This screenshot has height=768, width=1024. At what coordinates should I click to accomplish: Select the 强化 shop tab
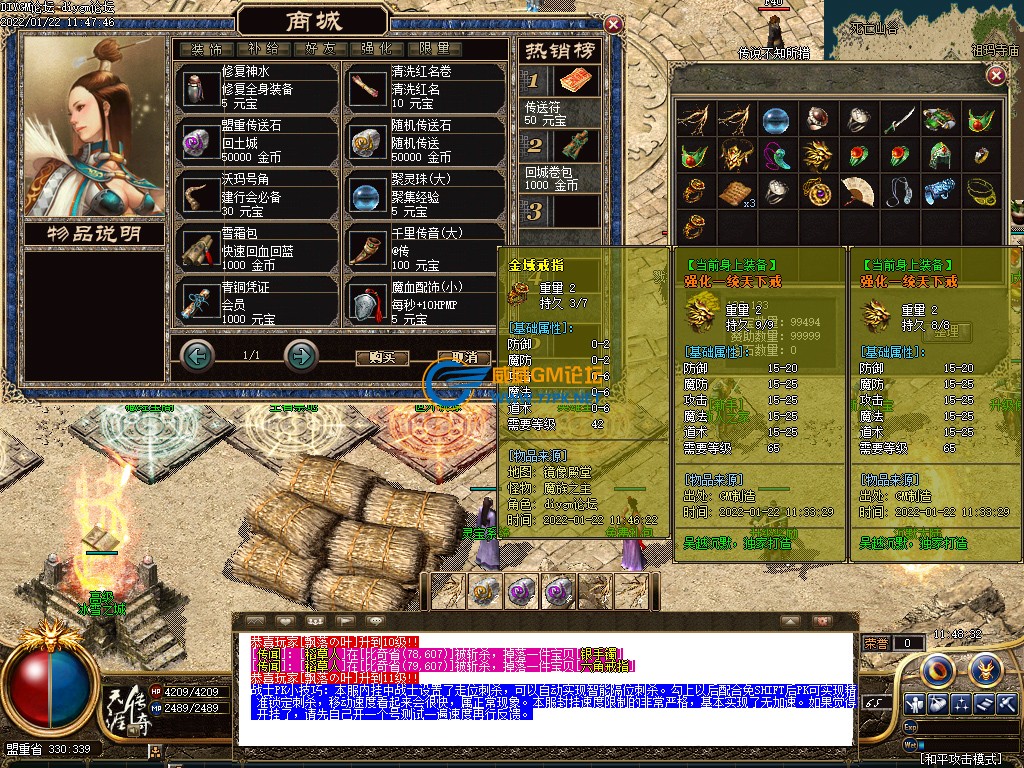[377, 48]
